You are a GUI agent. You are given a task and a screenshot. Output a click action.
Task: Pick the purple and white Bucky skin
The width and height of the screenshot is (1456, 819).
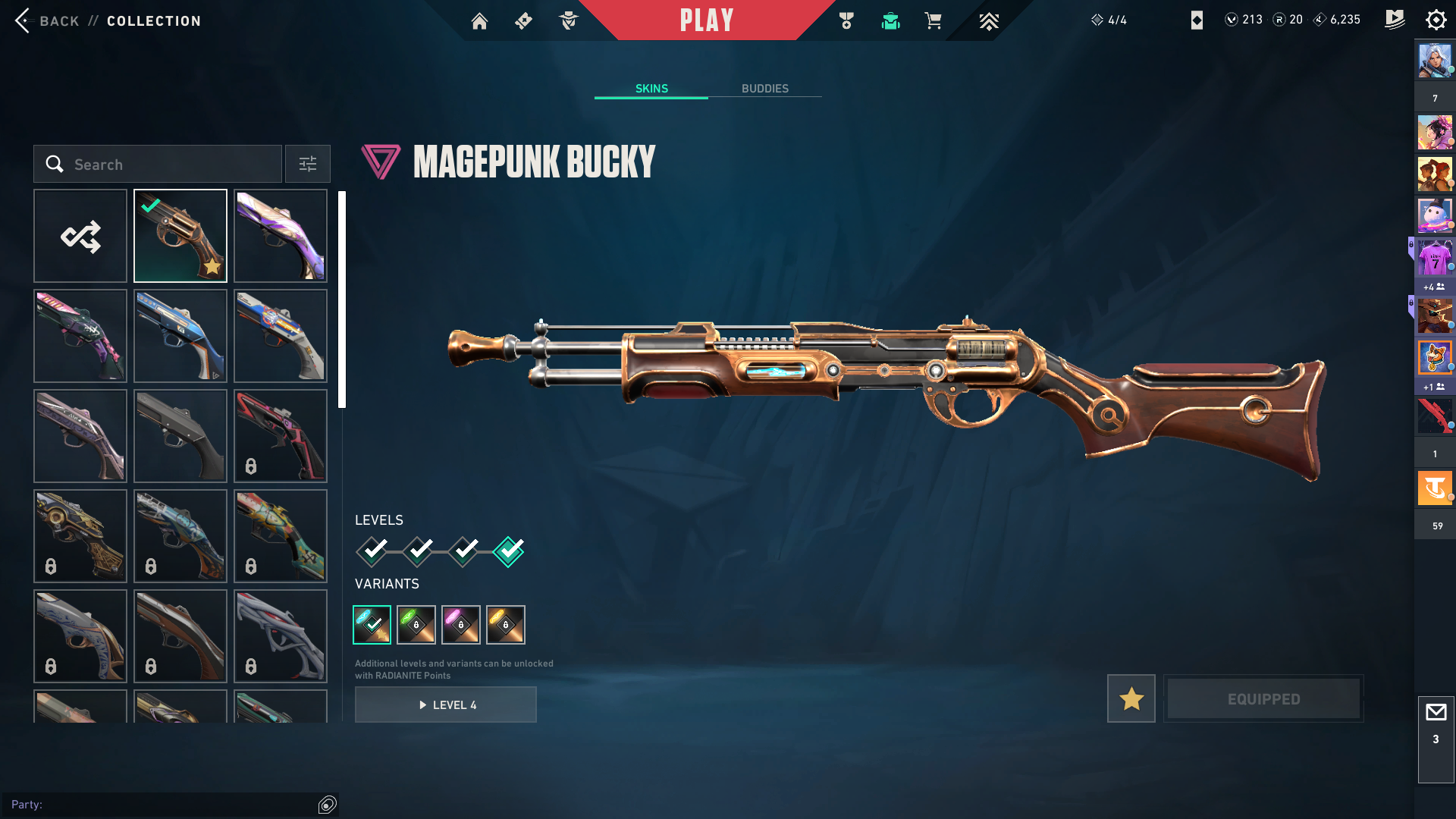[x=281, y=236]
